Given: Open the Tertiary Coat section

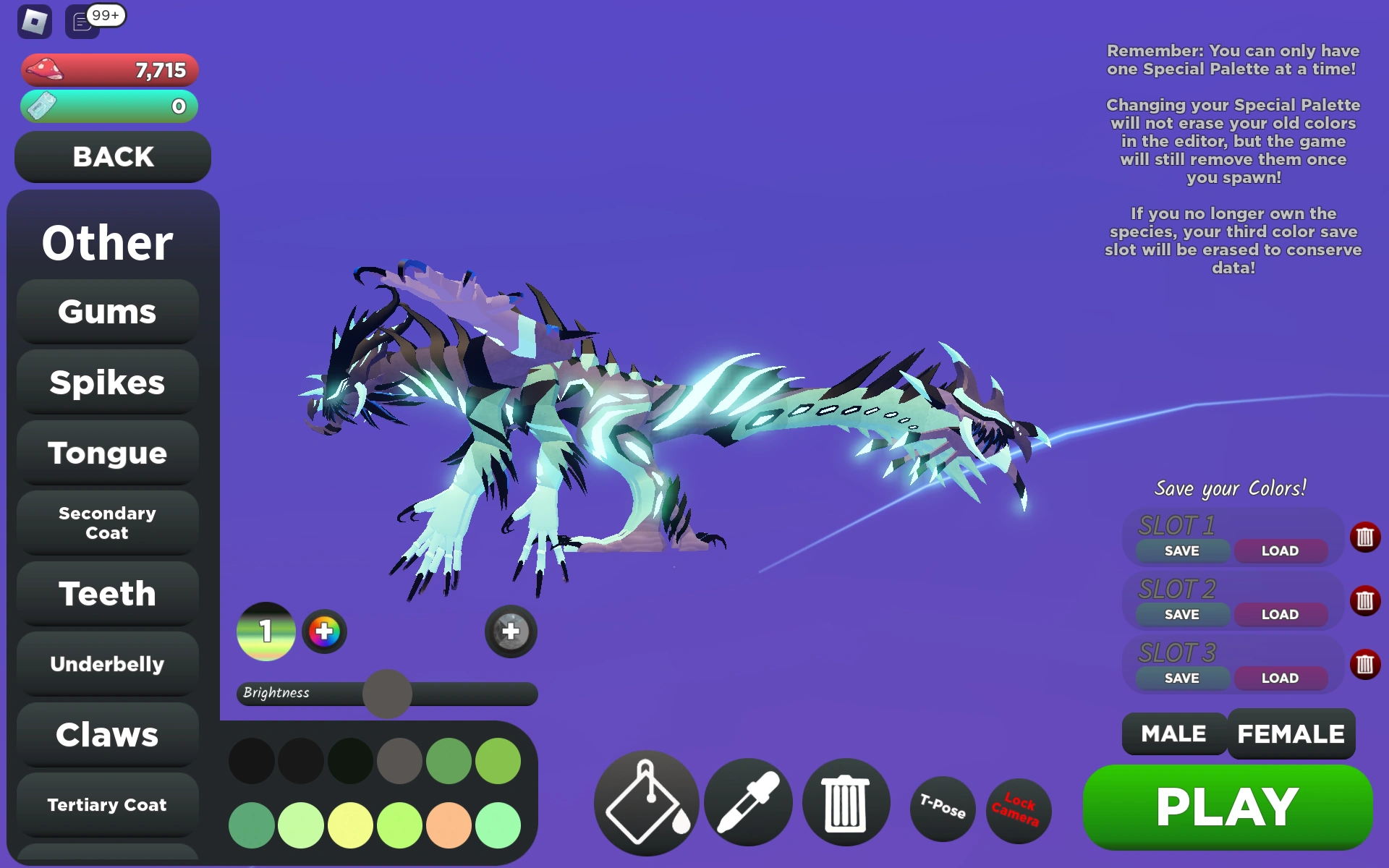Looking at the screenshot, I should pyautogui.click(x=106, y=804).
